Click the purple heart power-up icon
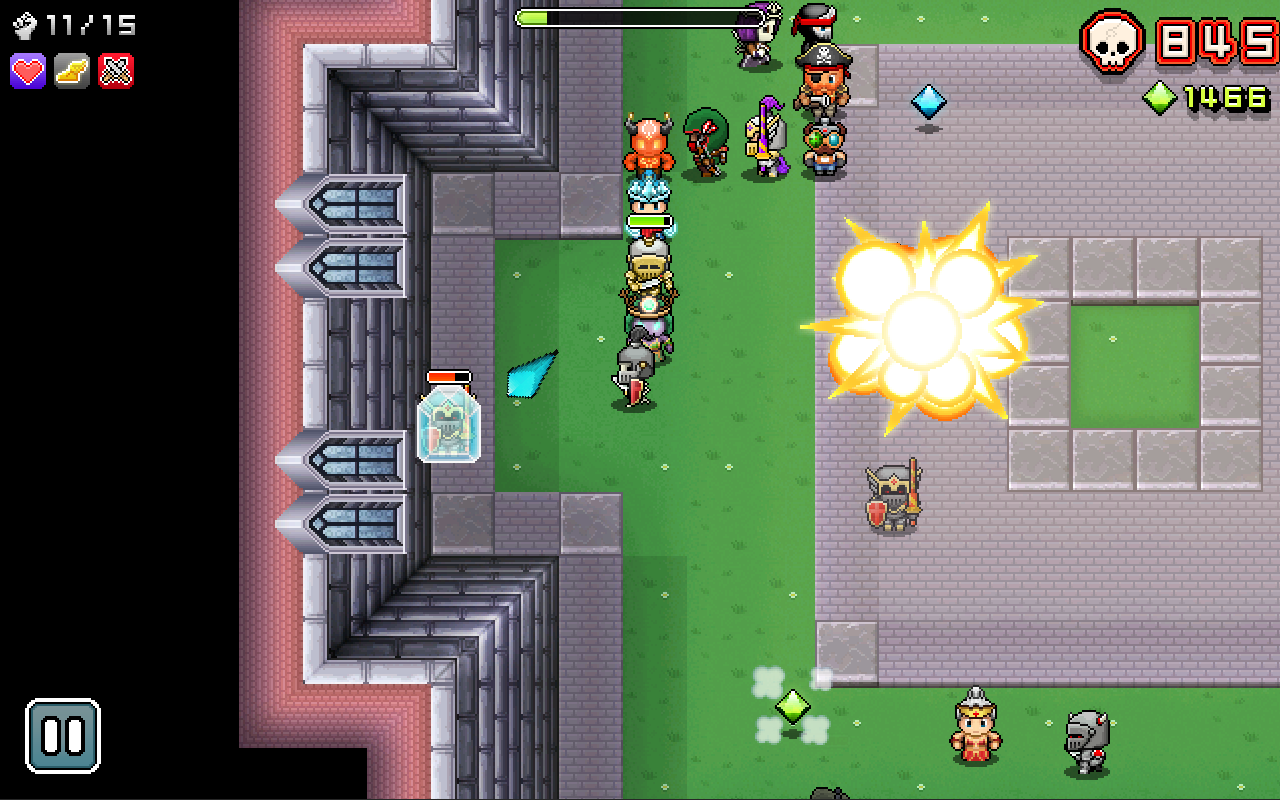 click(27, 70)
